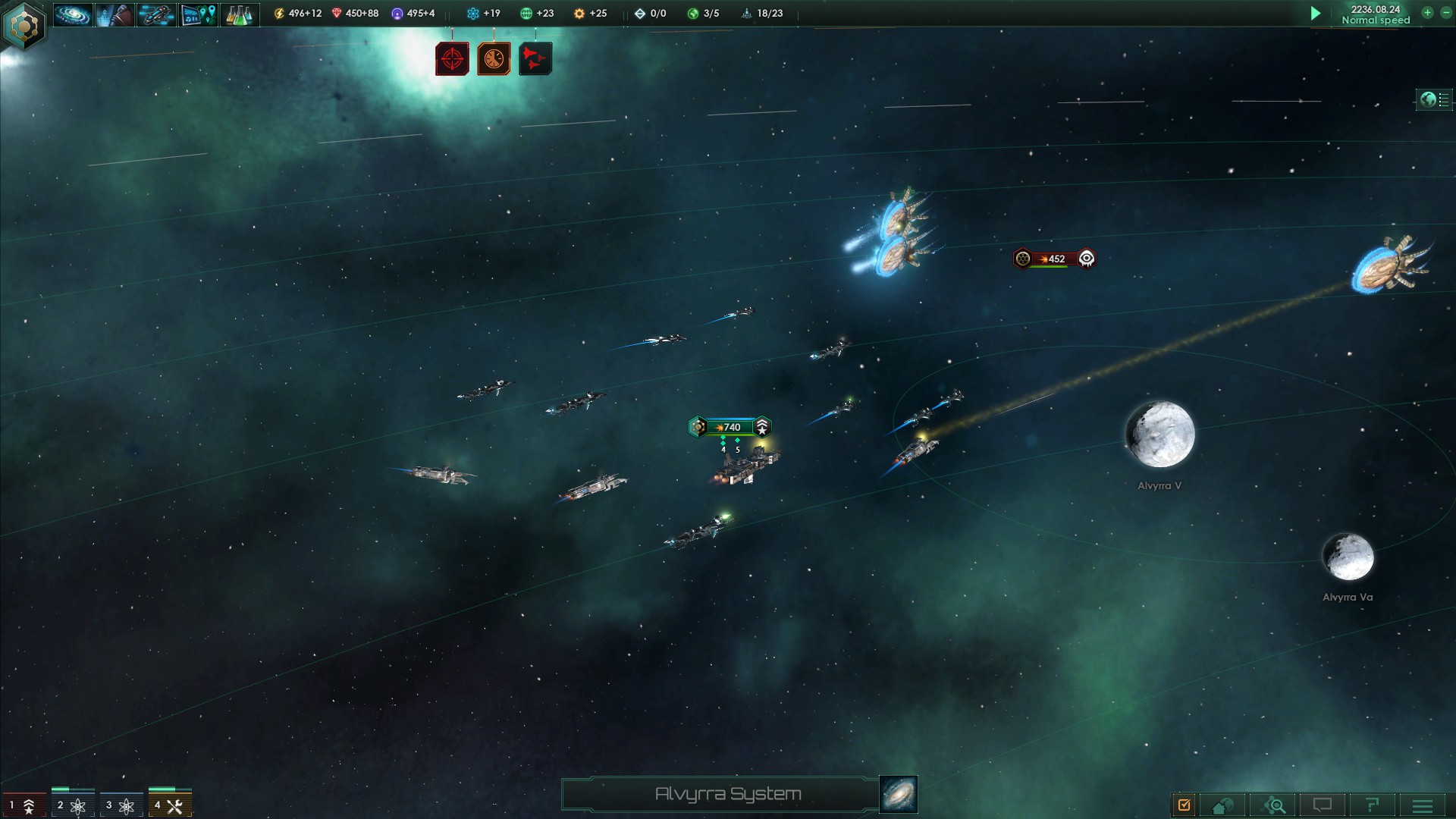
Task: Select control group 1 military fleet
Action: pos(24,805)
